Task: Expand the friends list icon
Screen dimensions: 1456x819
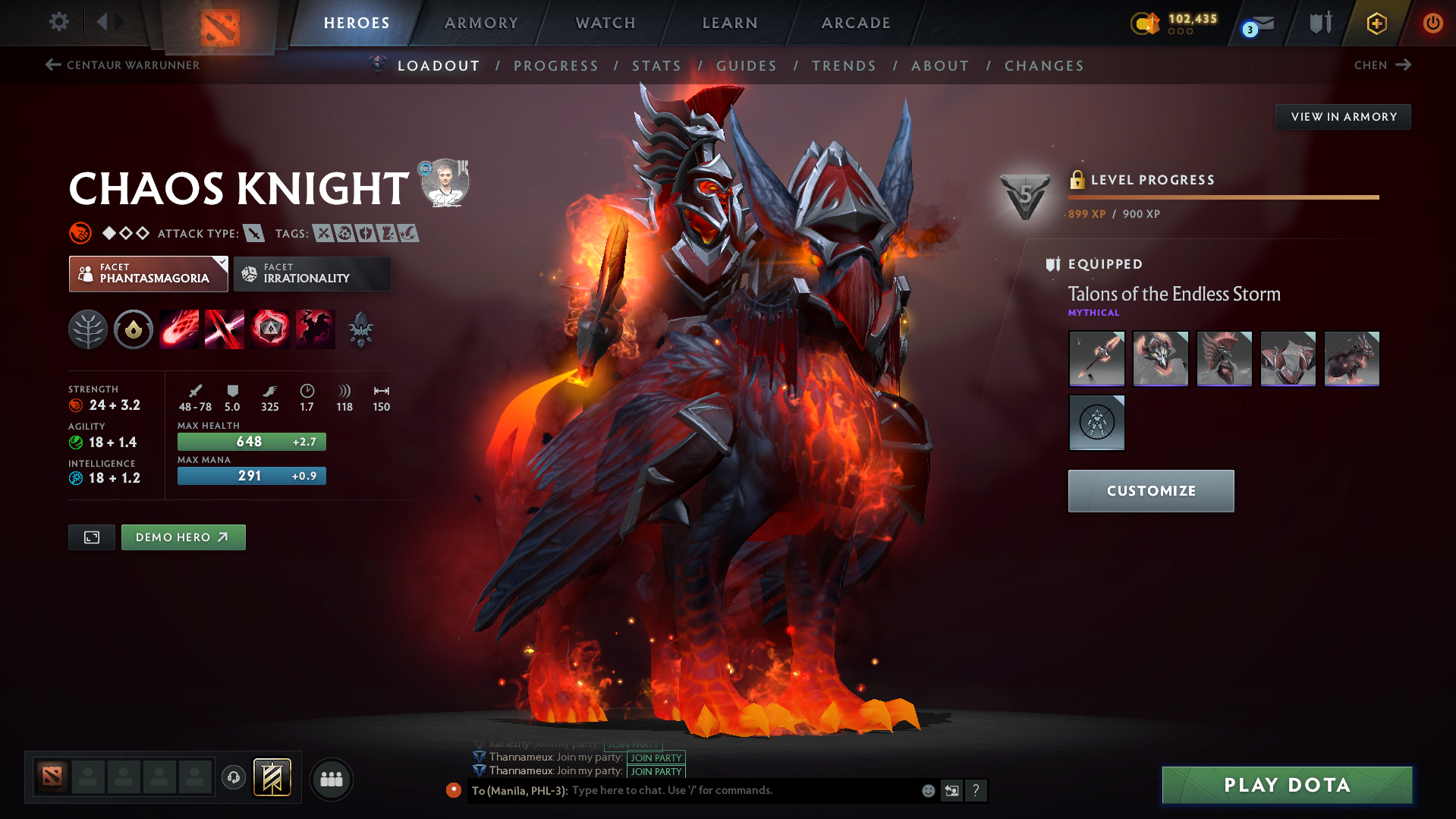Action: coord(331,779)
